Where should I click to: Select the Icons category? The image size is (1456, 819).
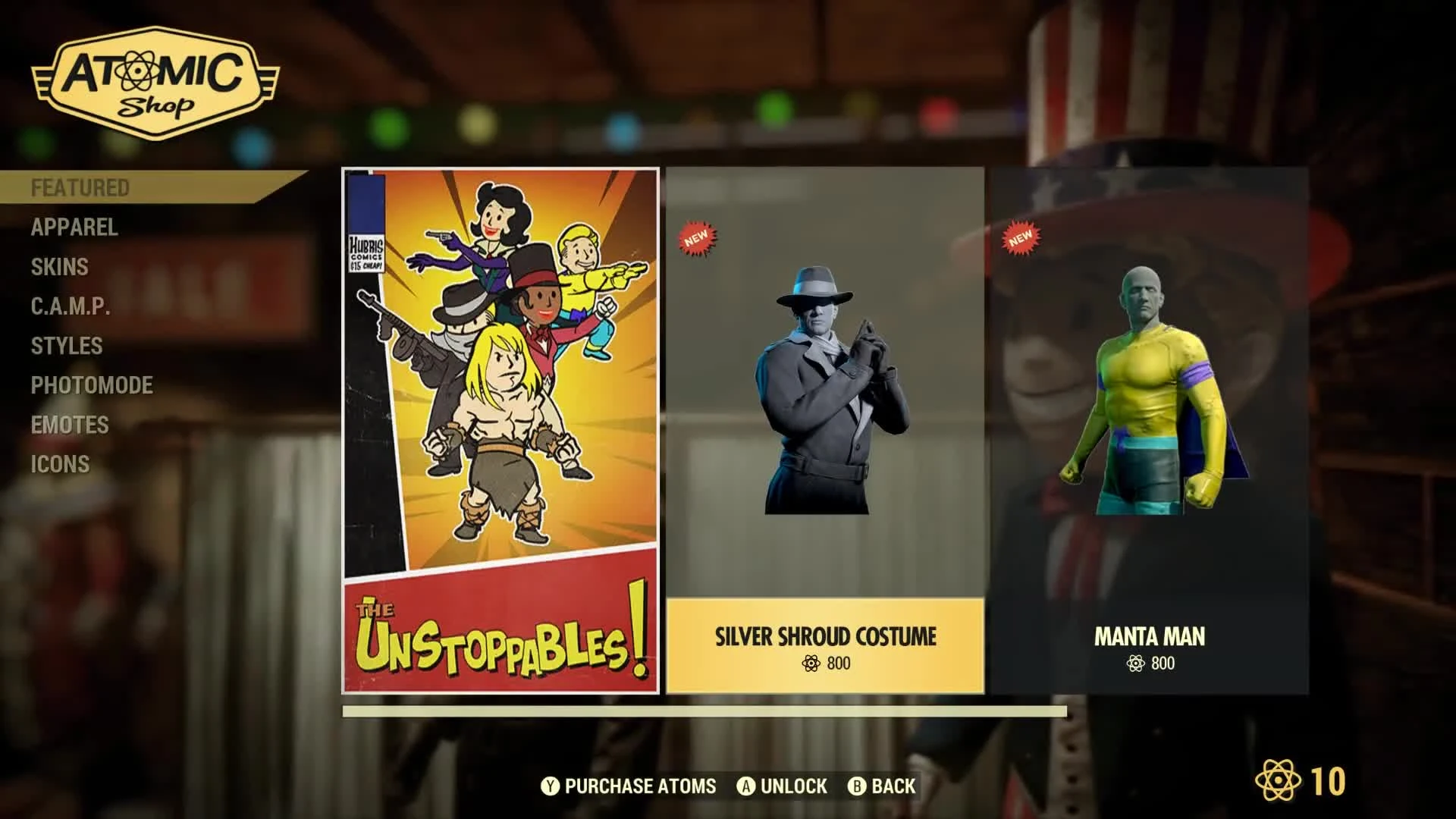(61, 464)
